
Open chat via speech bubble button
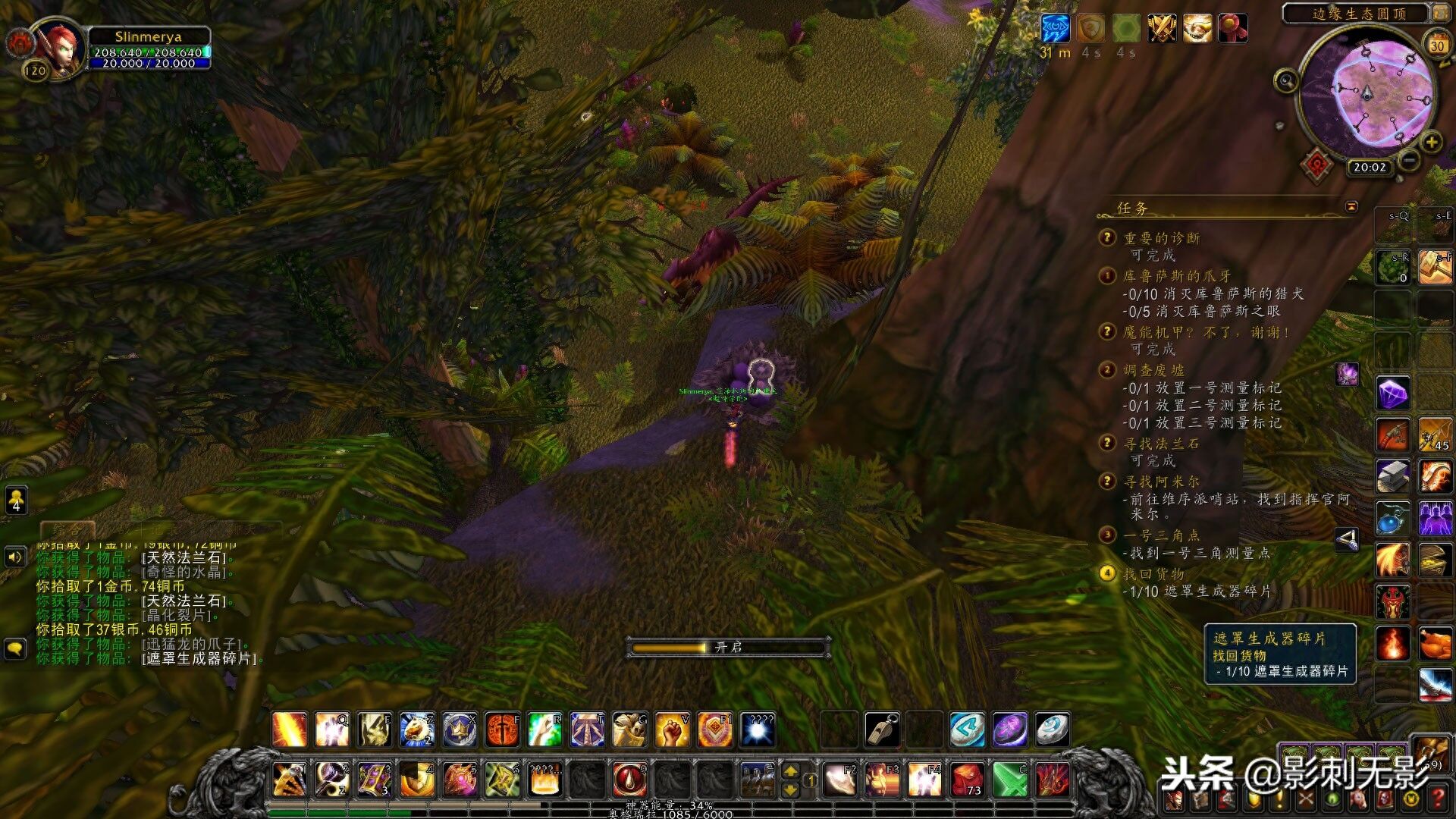tap(16, 648)
